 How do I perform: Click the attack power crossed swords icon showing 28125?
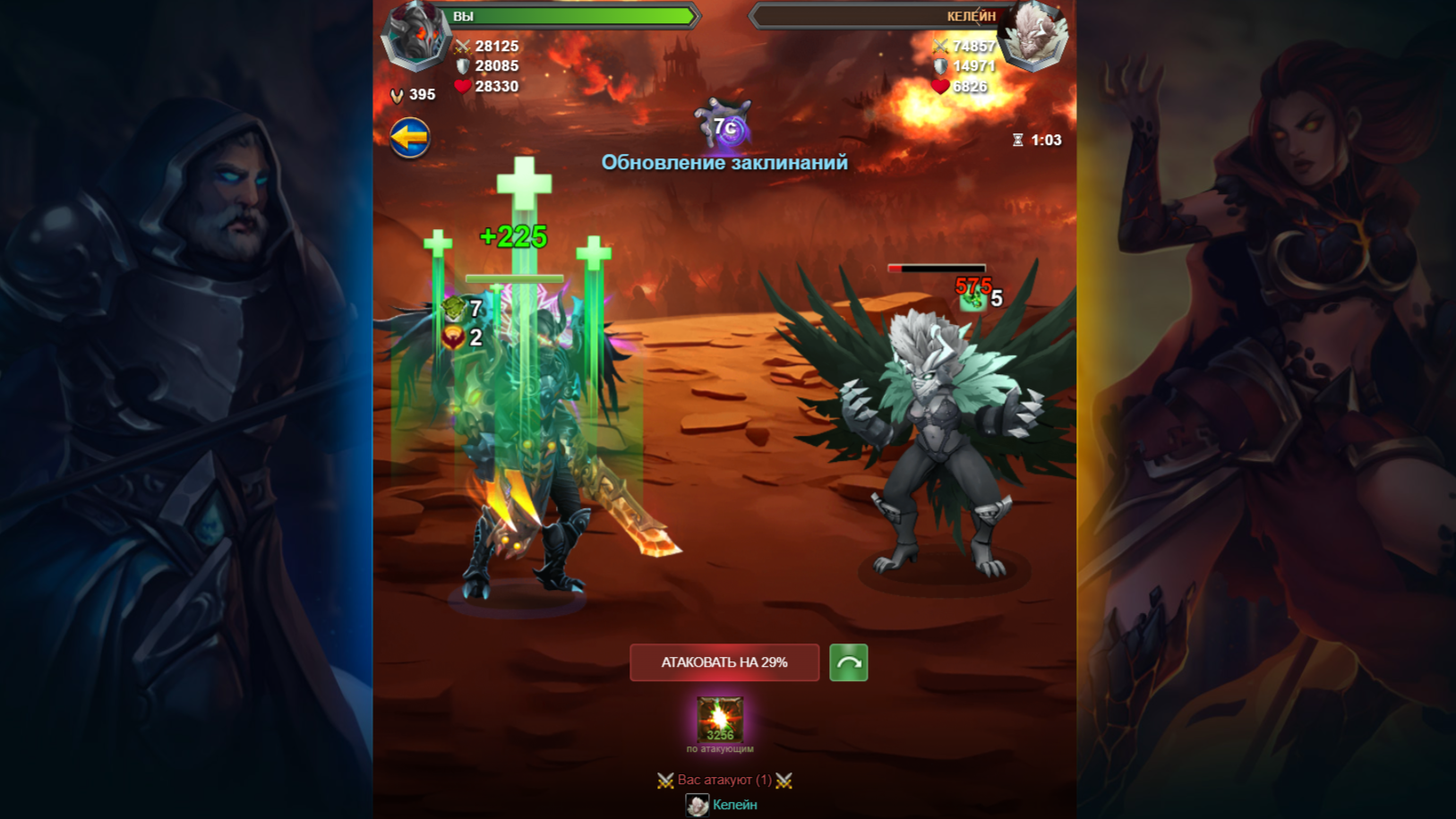tap(461, 46)
